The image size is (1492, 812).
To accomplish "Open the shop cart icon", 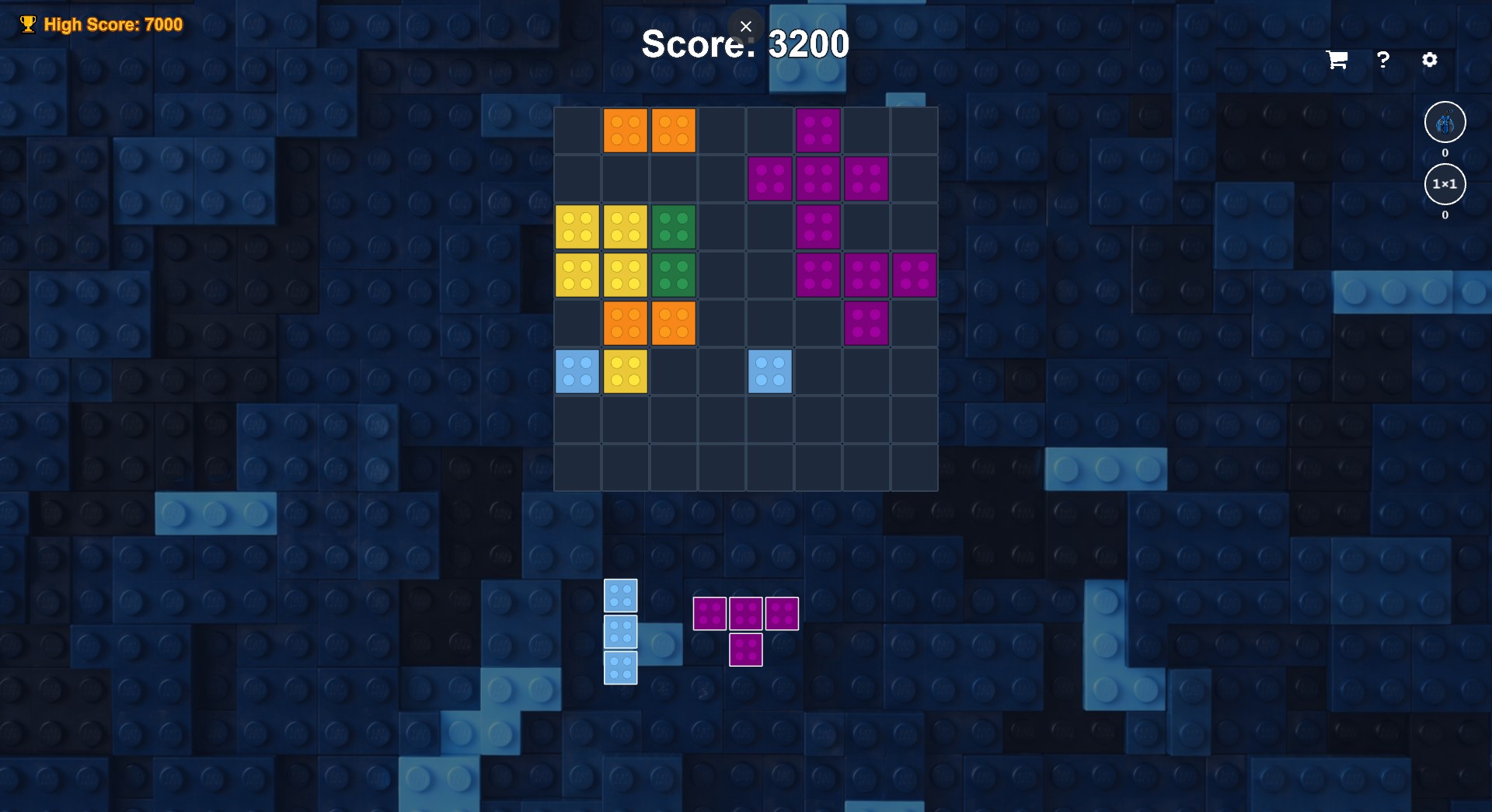I will point(1336,60).
